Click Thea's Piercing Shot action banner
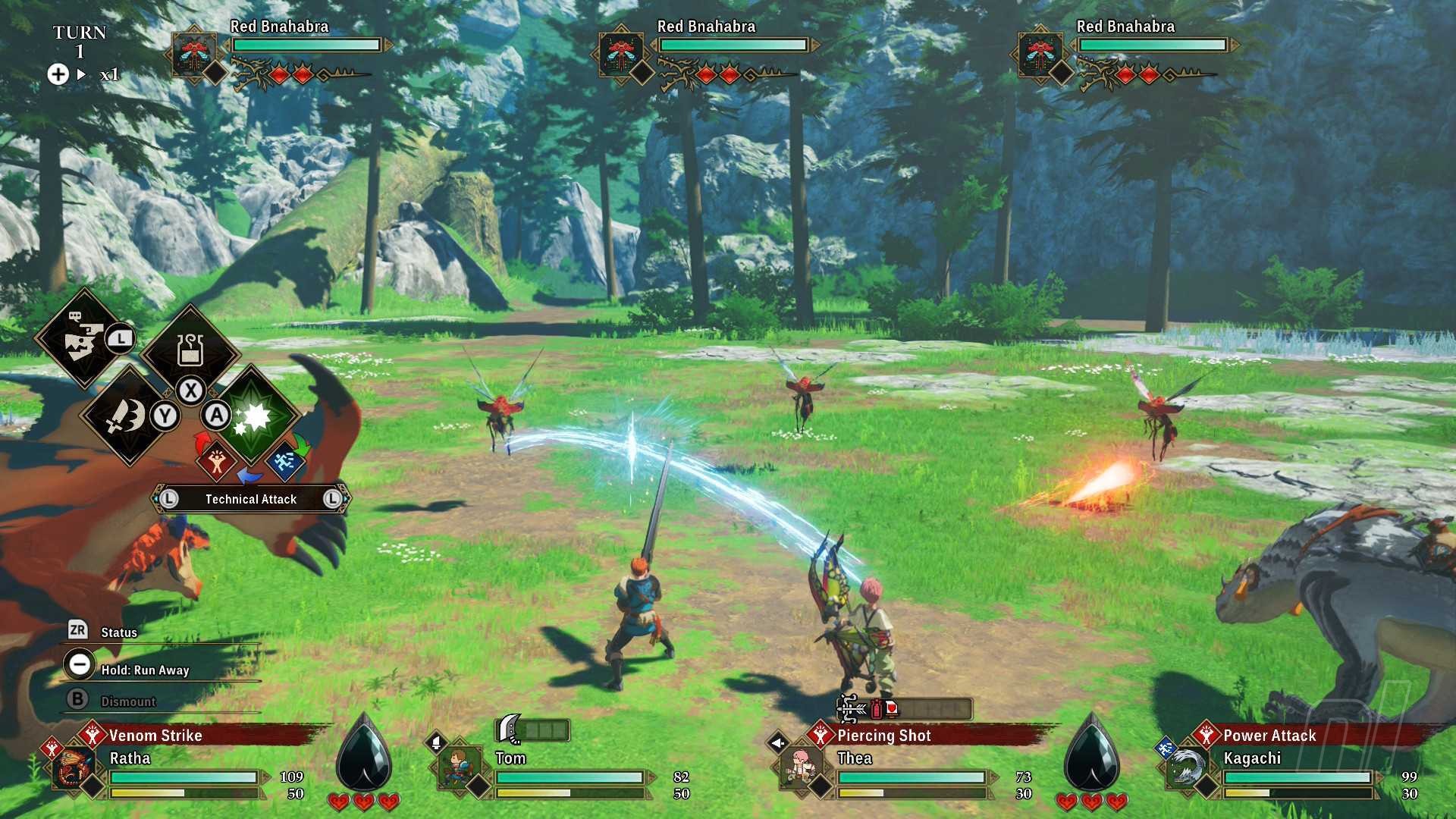1456x819 pixels. pyautogui.click(x=884, y=735)
